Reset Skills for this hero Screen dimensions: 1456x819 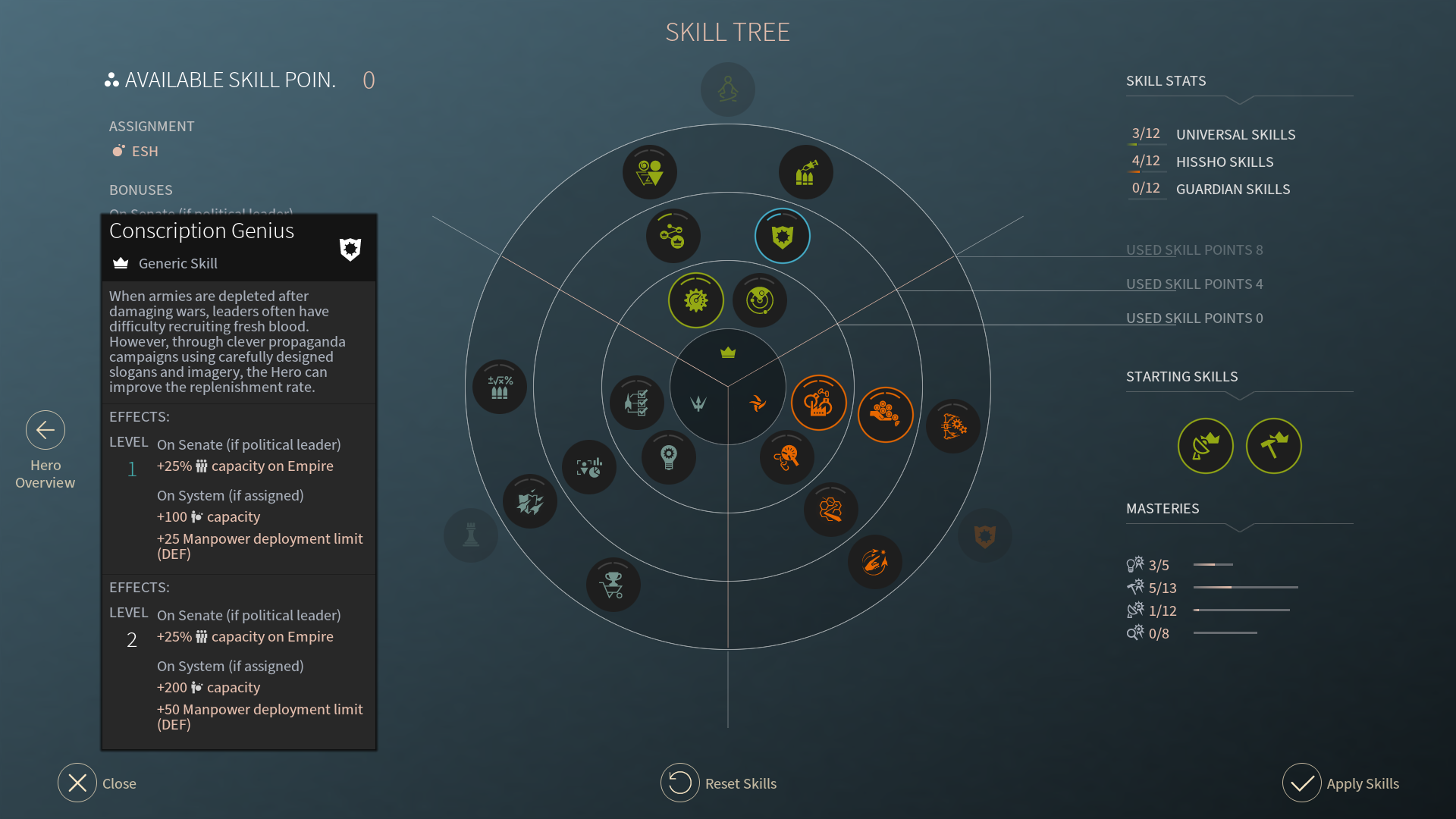click(x=680, y=783)
